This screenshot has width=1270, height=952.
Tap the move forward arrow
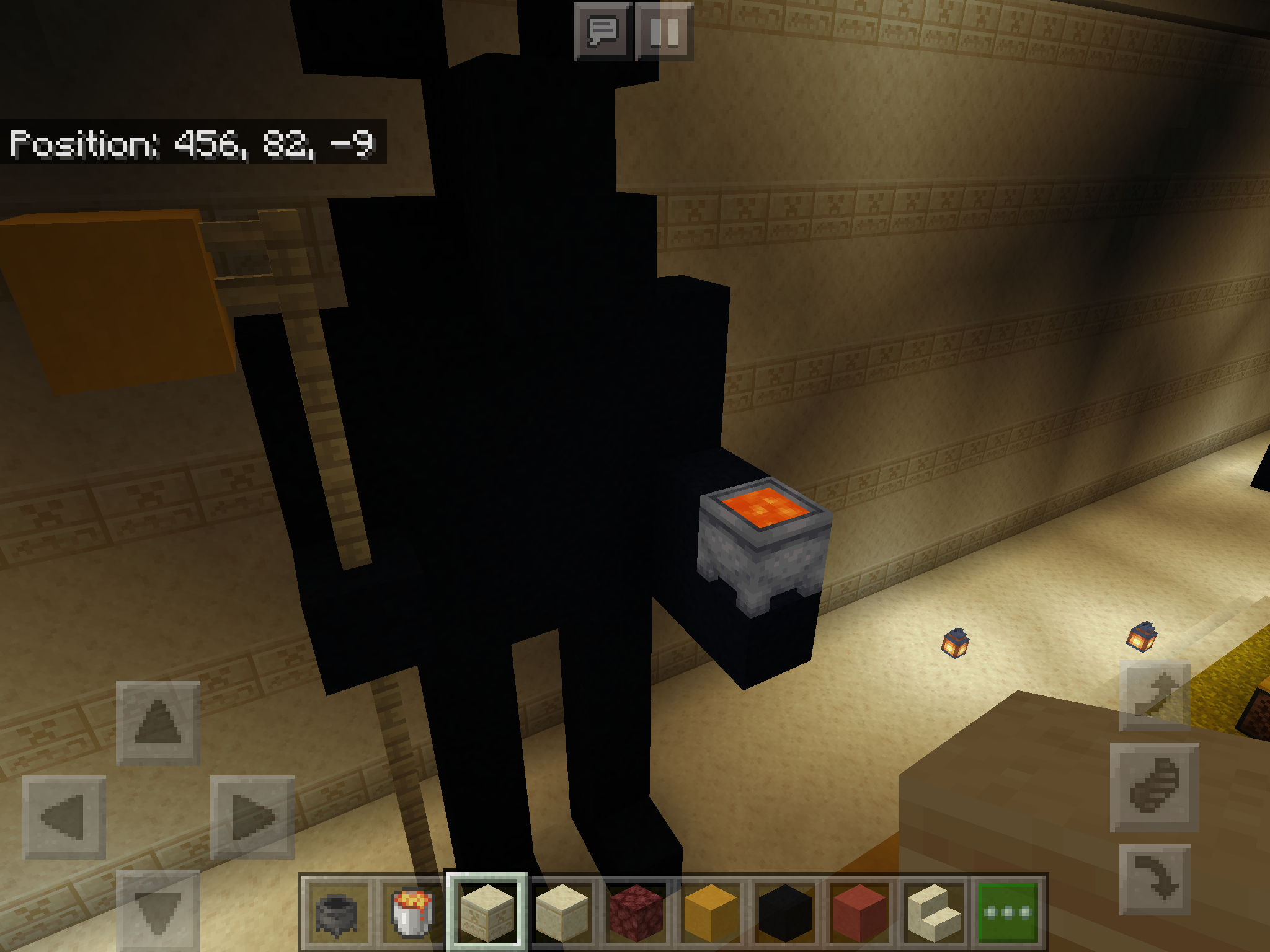tap(158, 722)
